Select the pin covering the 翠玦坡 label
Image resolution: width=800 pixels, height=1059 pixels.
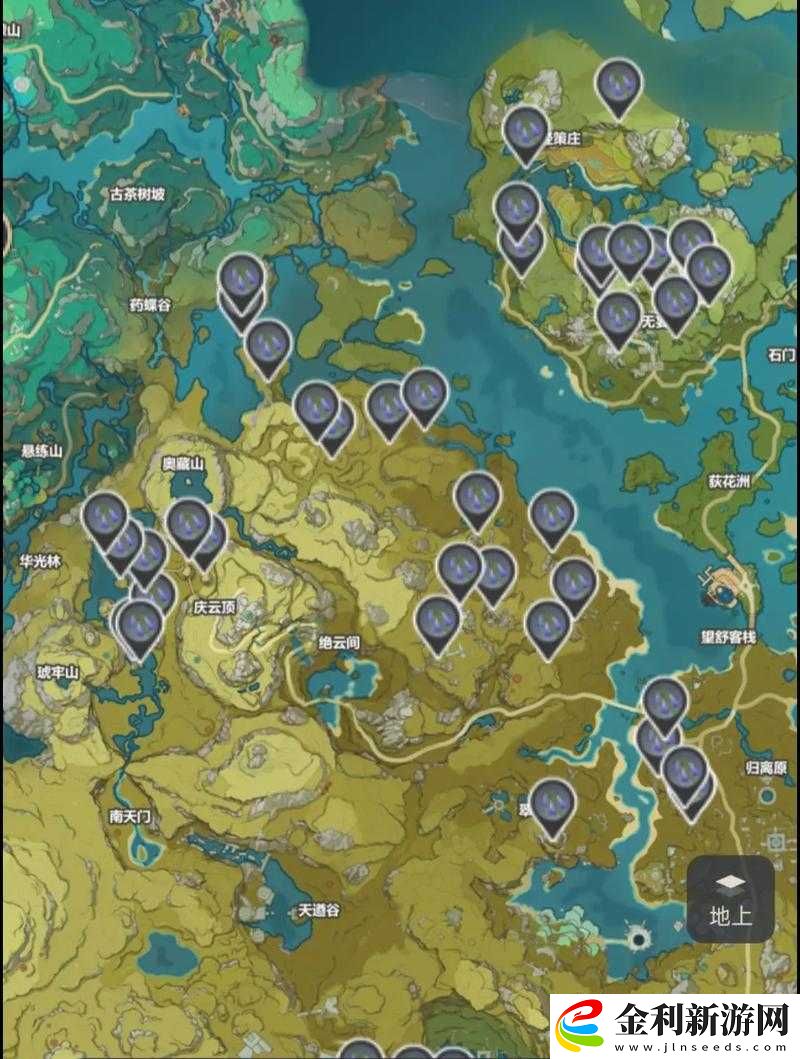click(x=552, y=804)
